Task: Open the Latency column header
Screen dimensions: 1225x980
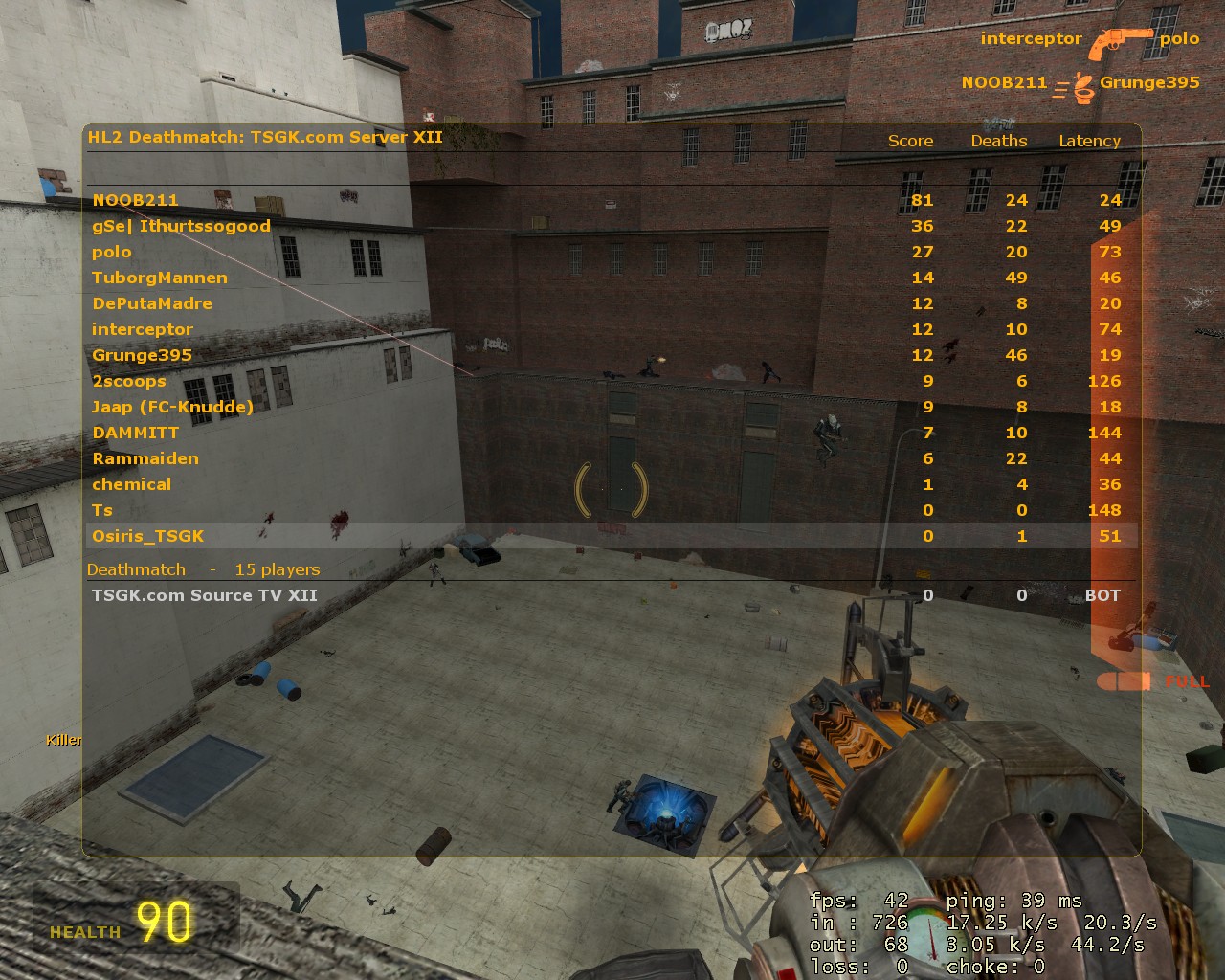Action: (1089, 141)
